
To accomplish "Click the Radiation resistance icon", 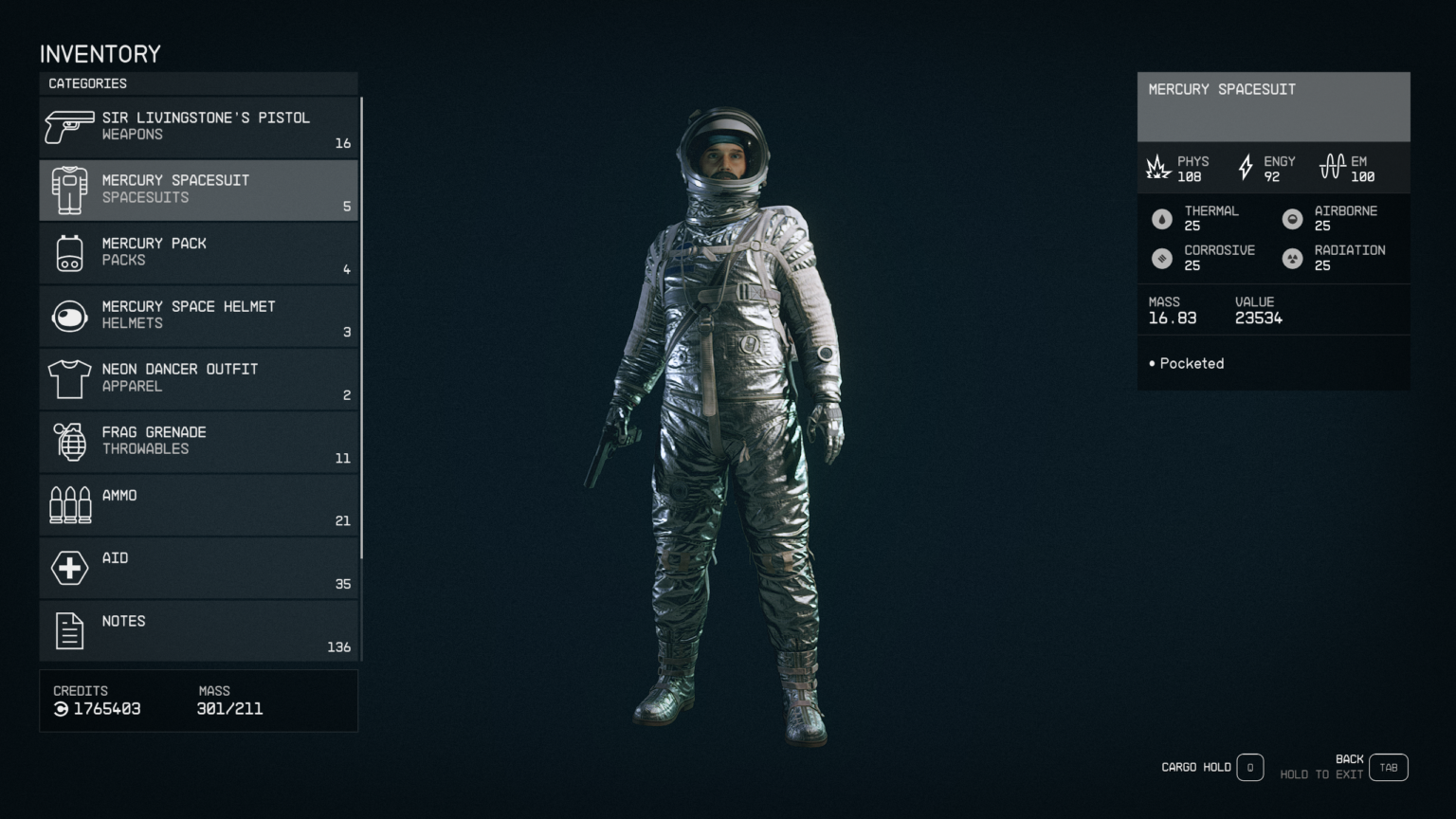I will point(1293,257).
